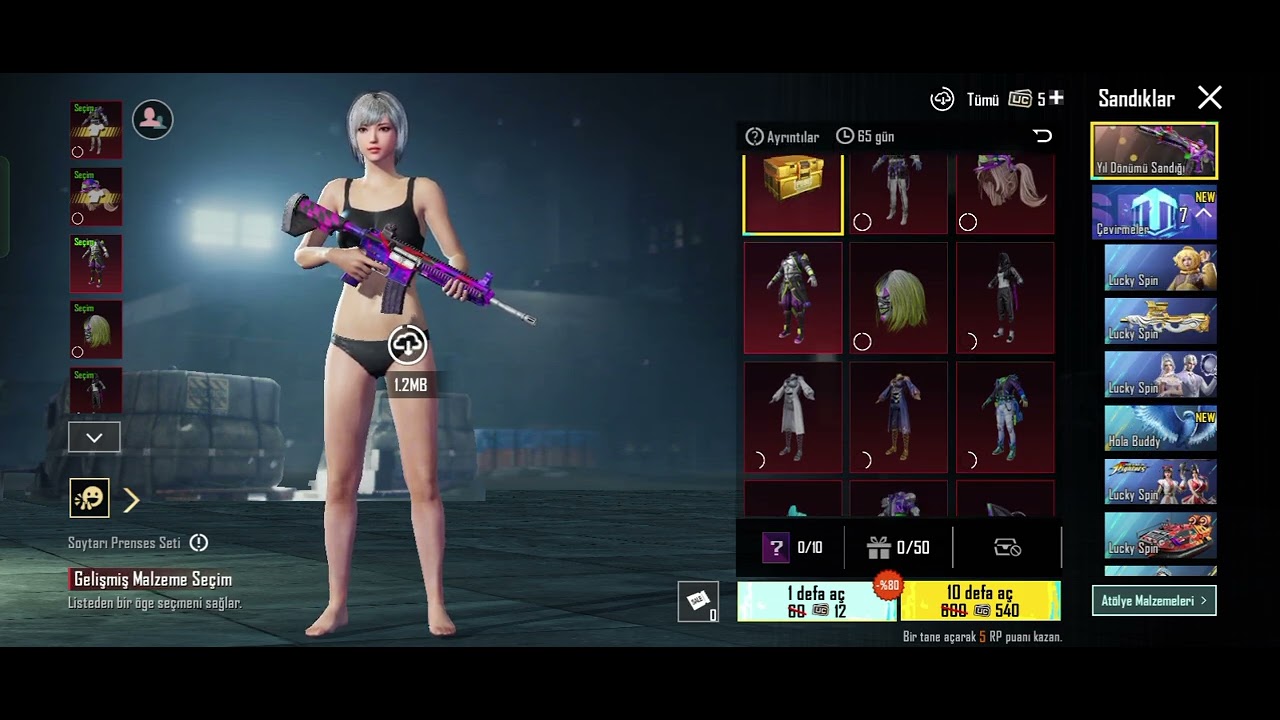Image resolution: width=1280 pixels, height=720 pixels.
Task: Select the golden crate reward tile
Action: pos(793,193)
